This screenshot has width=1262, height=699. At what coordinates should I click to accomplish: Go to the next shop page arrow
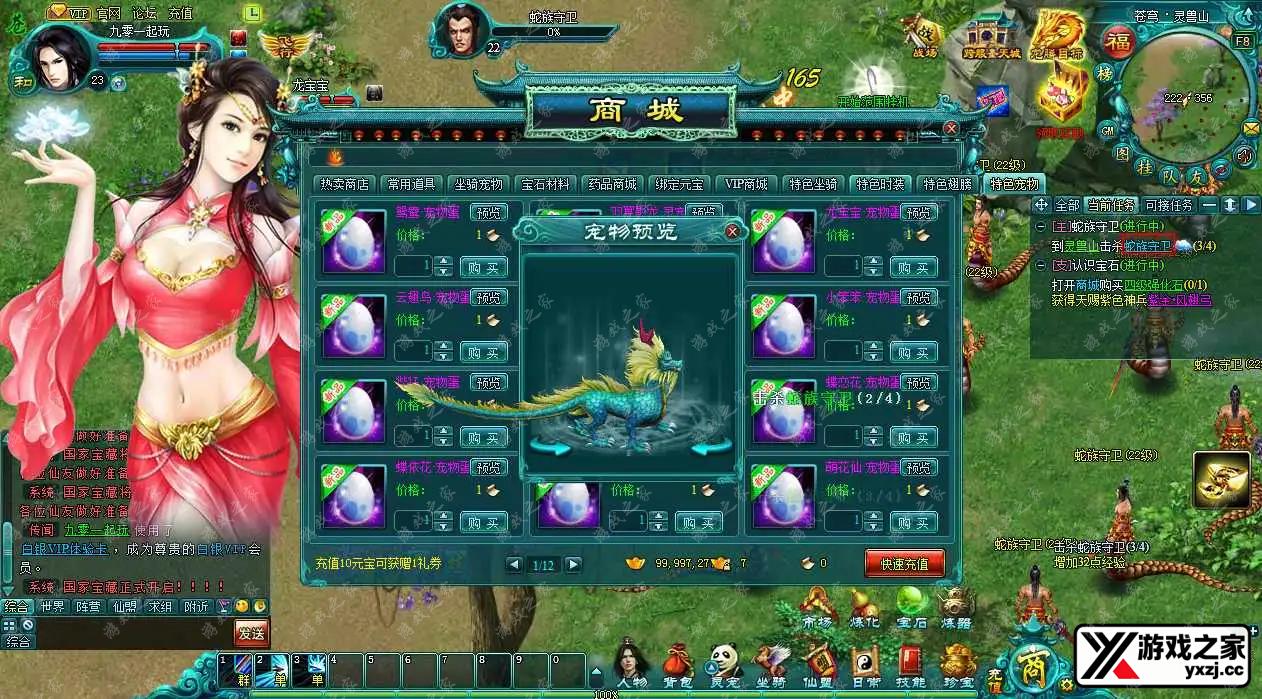tap(573, 565)
